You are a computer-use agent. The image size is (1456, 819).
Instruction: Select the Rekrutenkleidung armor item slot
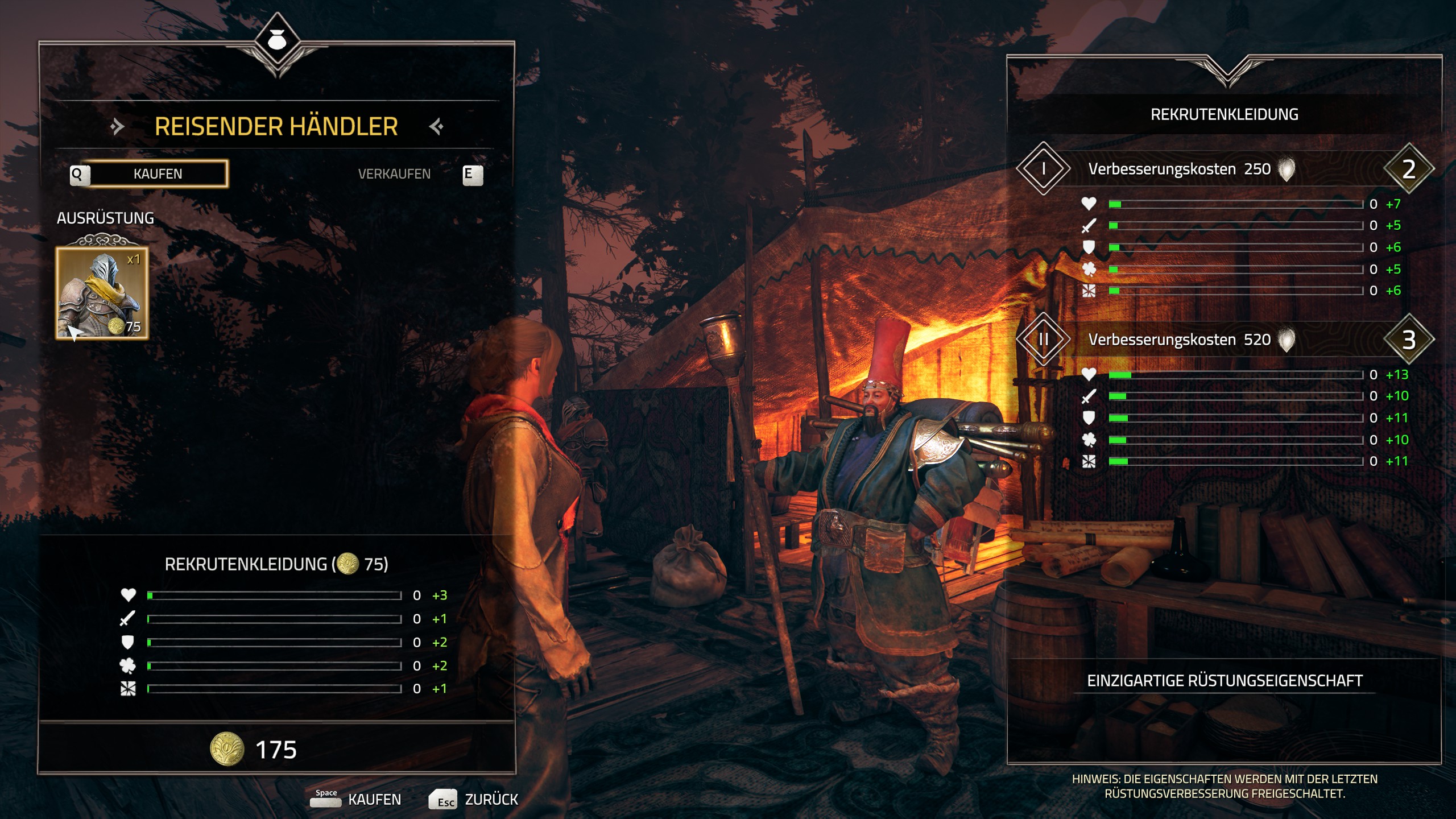click(102, 293)
